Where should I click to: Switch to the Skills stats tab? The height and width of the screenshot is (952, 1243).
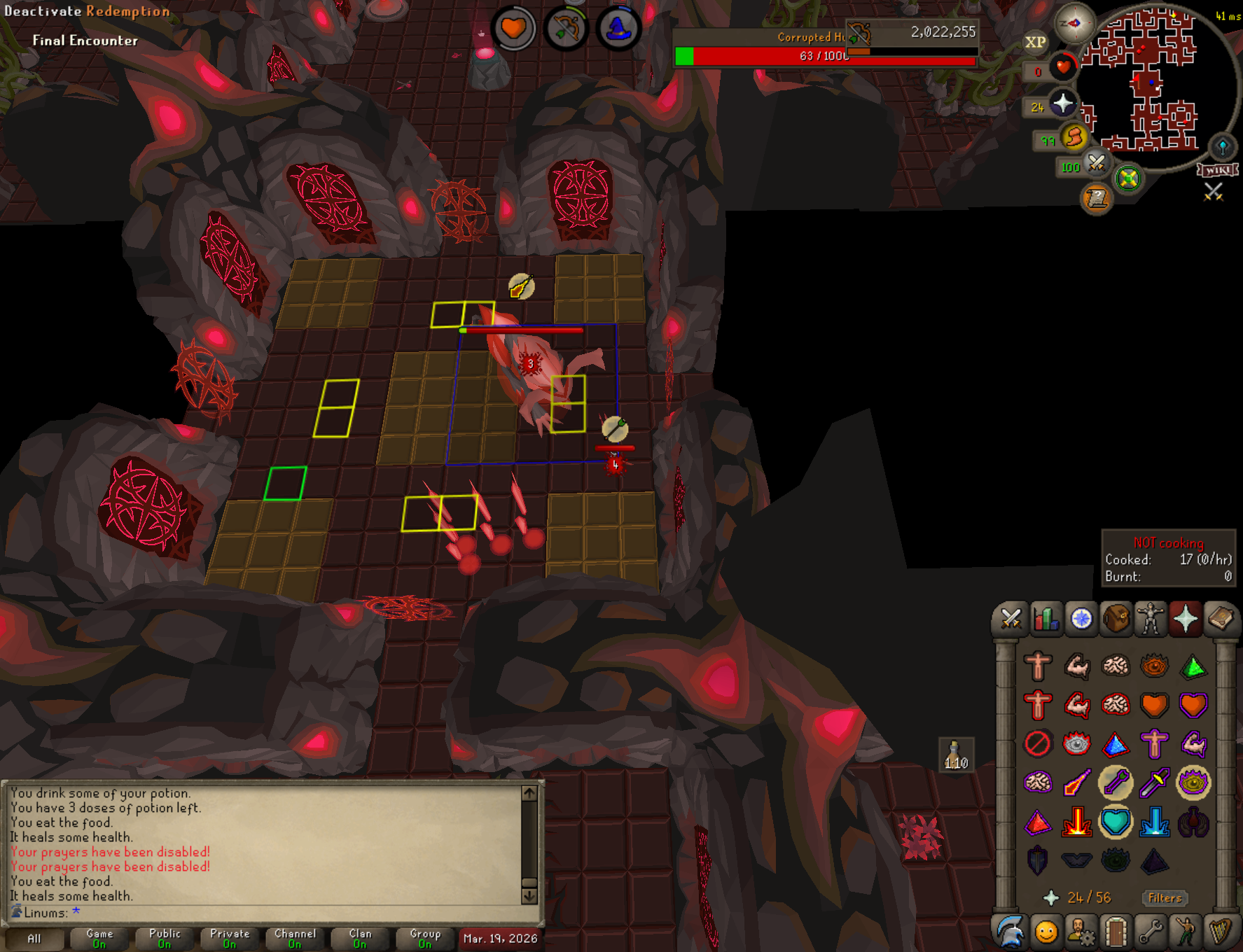1046,619
